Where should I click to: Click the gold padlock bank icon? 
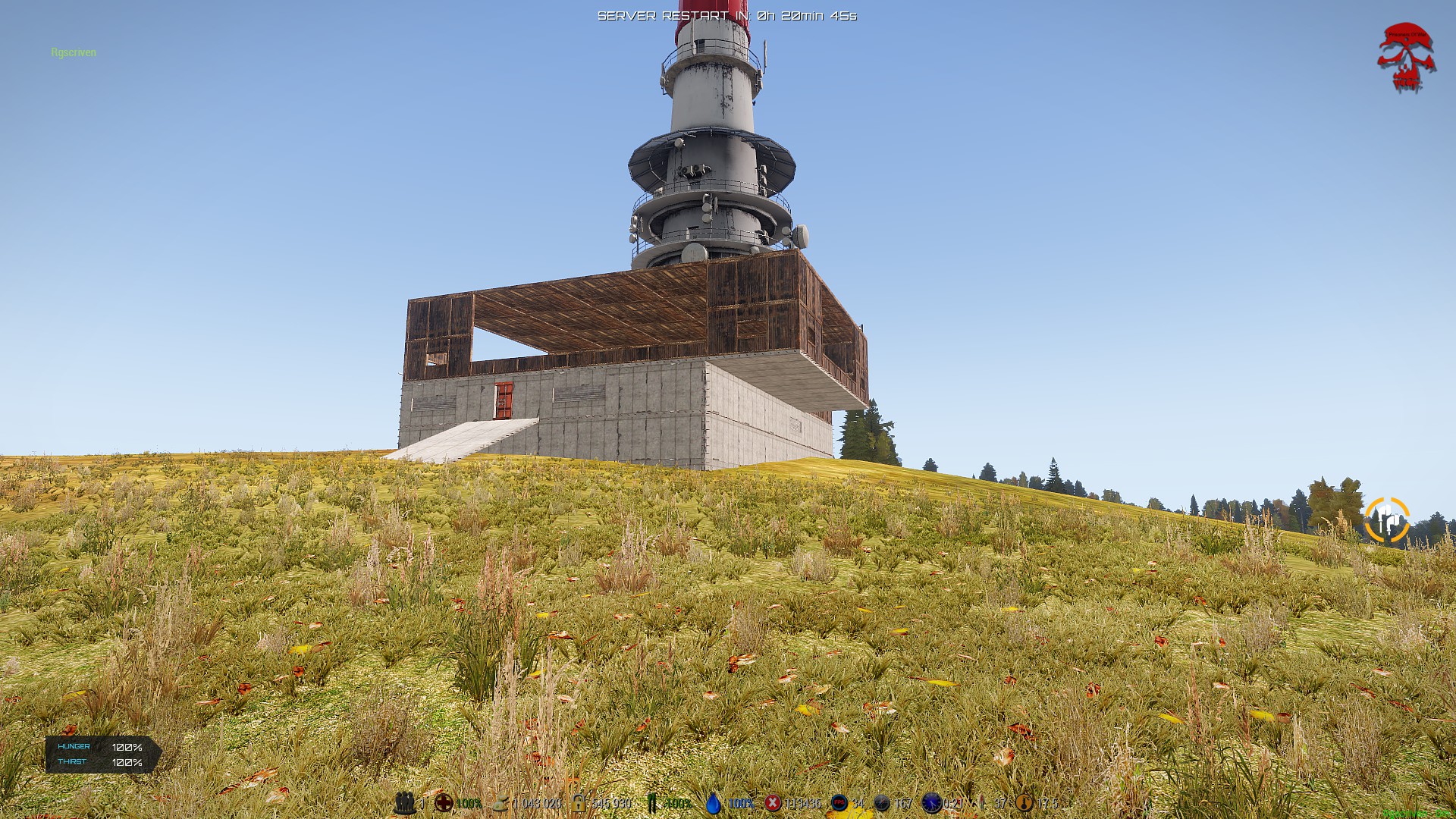point(579,803)
